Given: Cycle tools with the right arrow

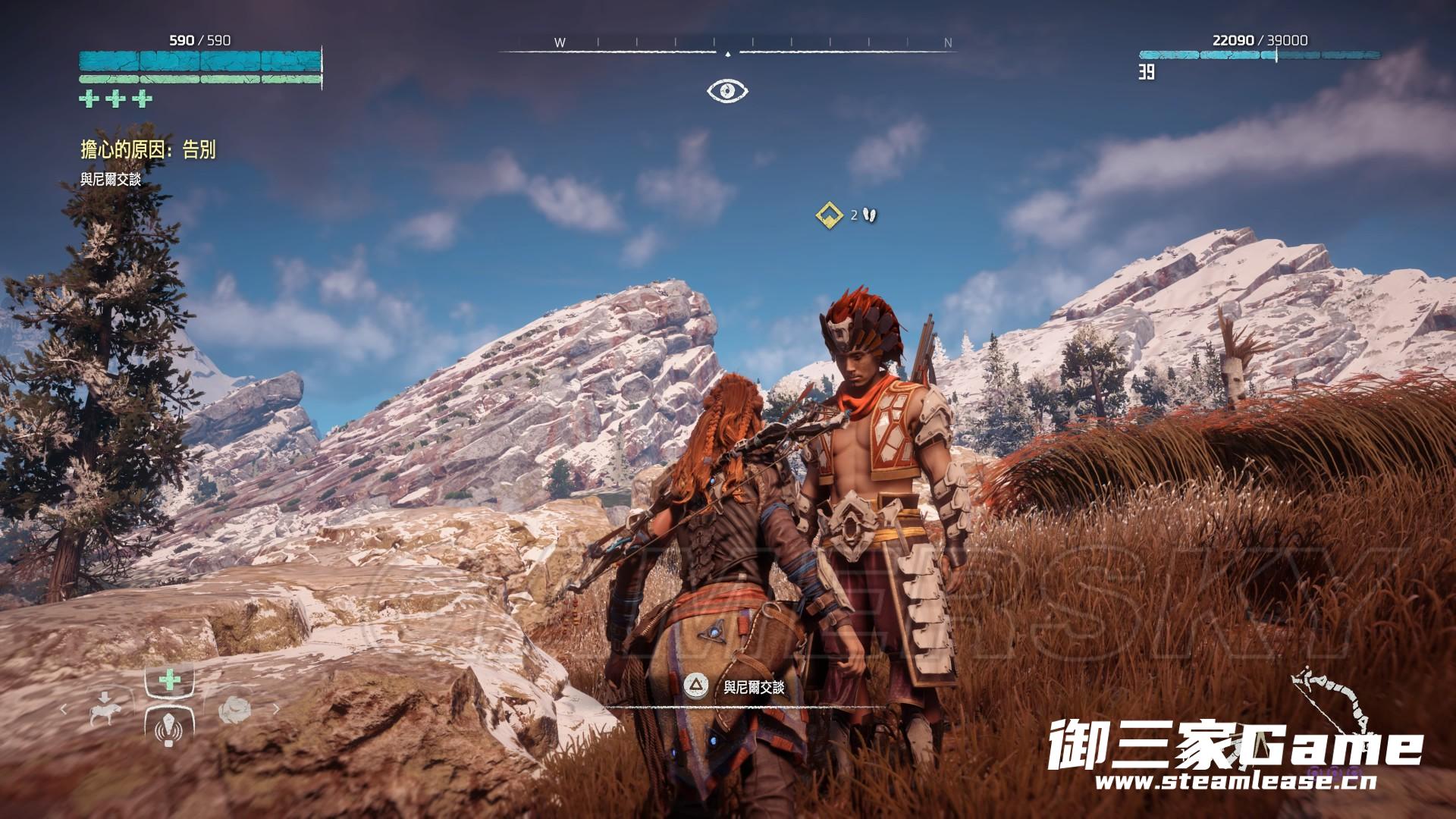Looking at the screenshot, I should tap(276, 710).
